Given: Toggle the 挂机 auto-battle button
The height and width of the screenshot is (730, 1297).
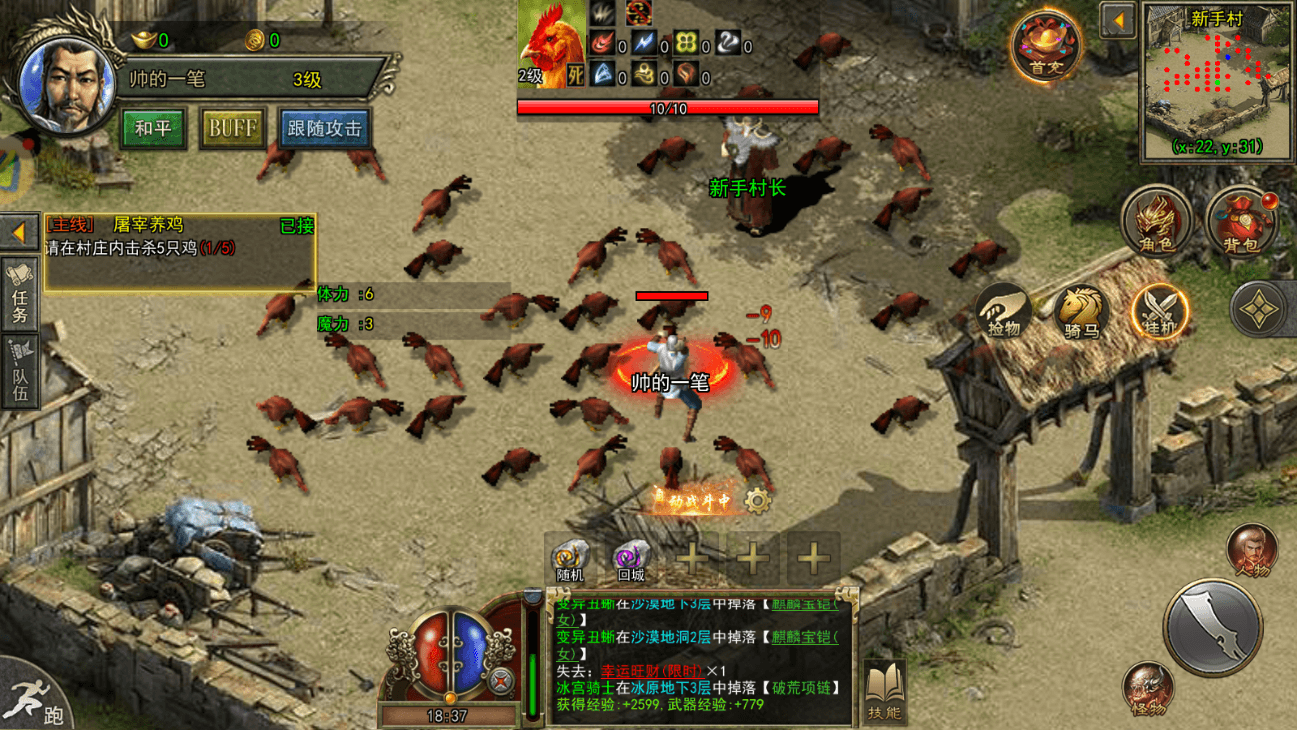Looking at the screenshot, I should [x=1159, y=311].
